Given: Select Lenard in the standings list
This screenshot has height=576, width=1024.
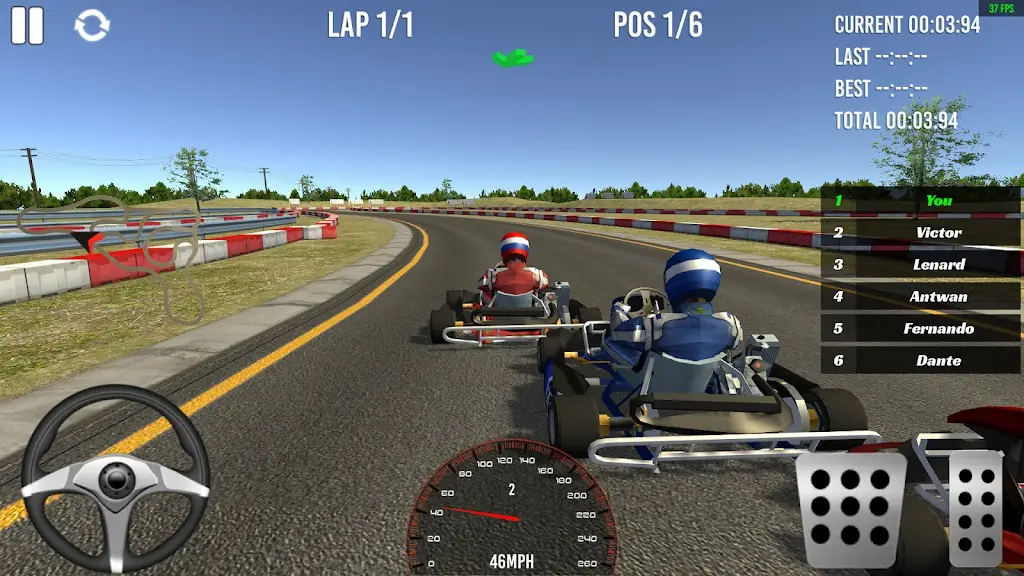Looking at the screenshot, I should 921,264.
